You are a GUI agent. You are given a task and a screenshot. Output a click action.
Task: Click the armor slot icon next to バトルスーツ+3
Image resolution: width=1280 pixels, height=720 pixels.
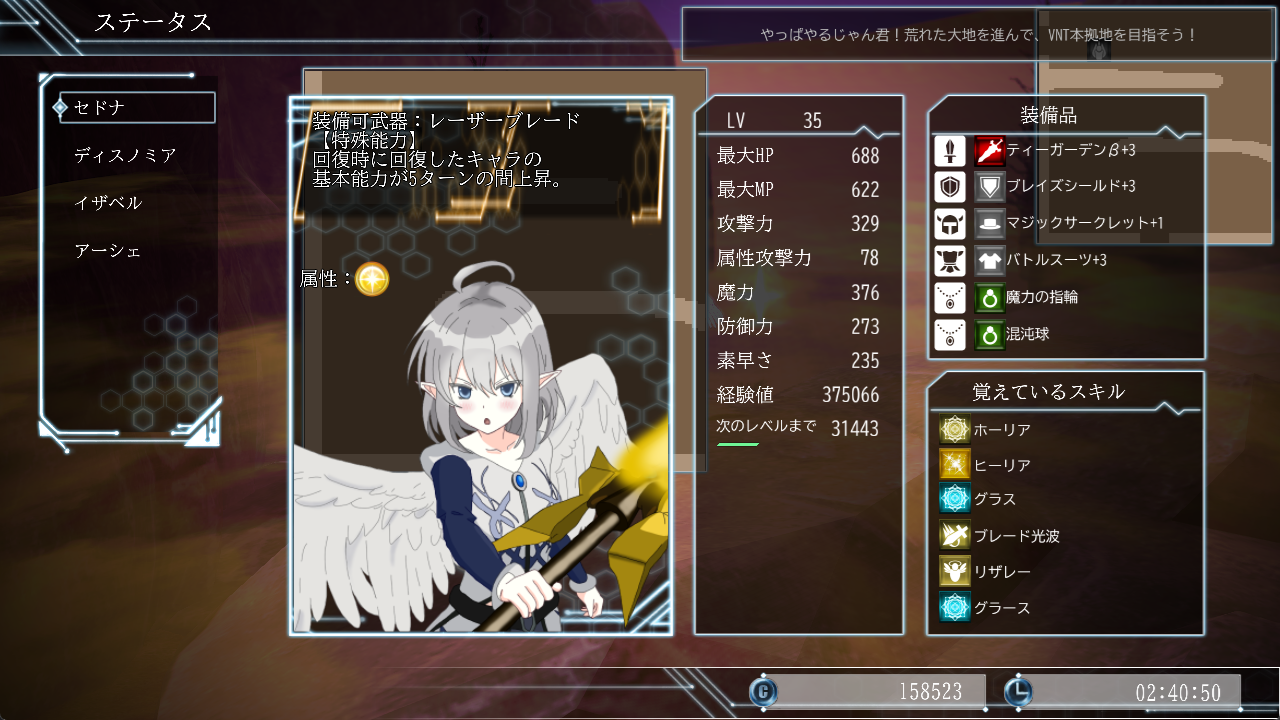tap(949, 260)
